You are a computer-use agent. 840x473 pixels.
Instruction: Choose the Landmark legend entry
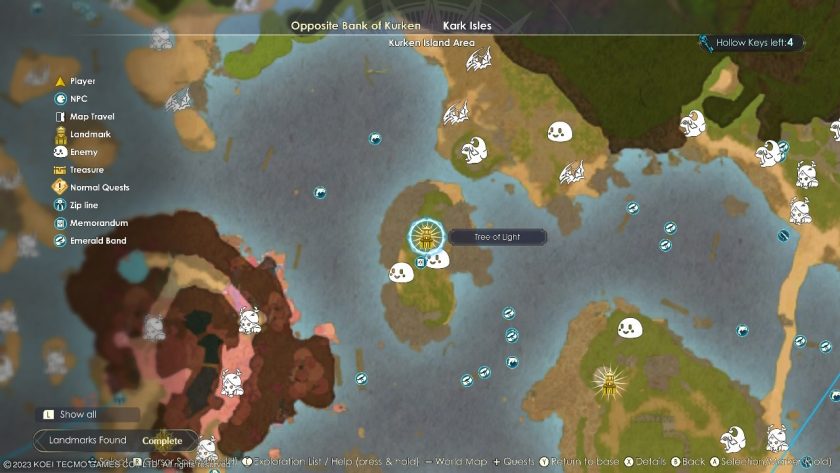click(88, 134)
